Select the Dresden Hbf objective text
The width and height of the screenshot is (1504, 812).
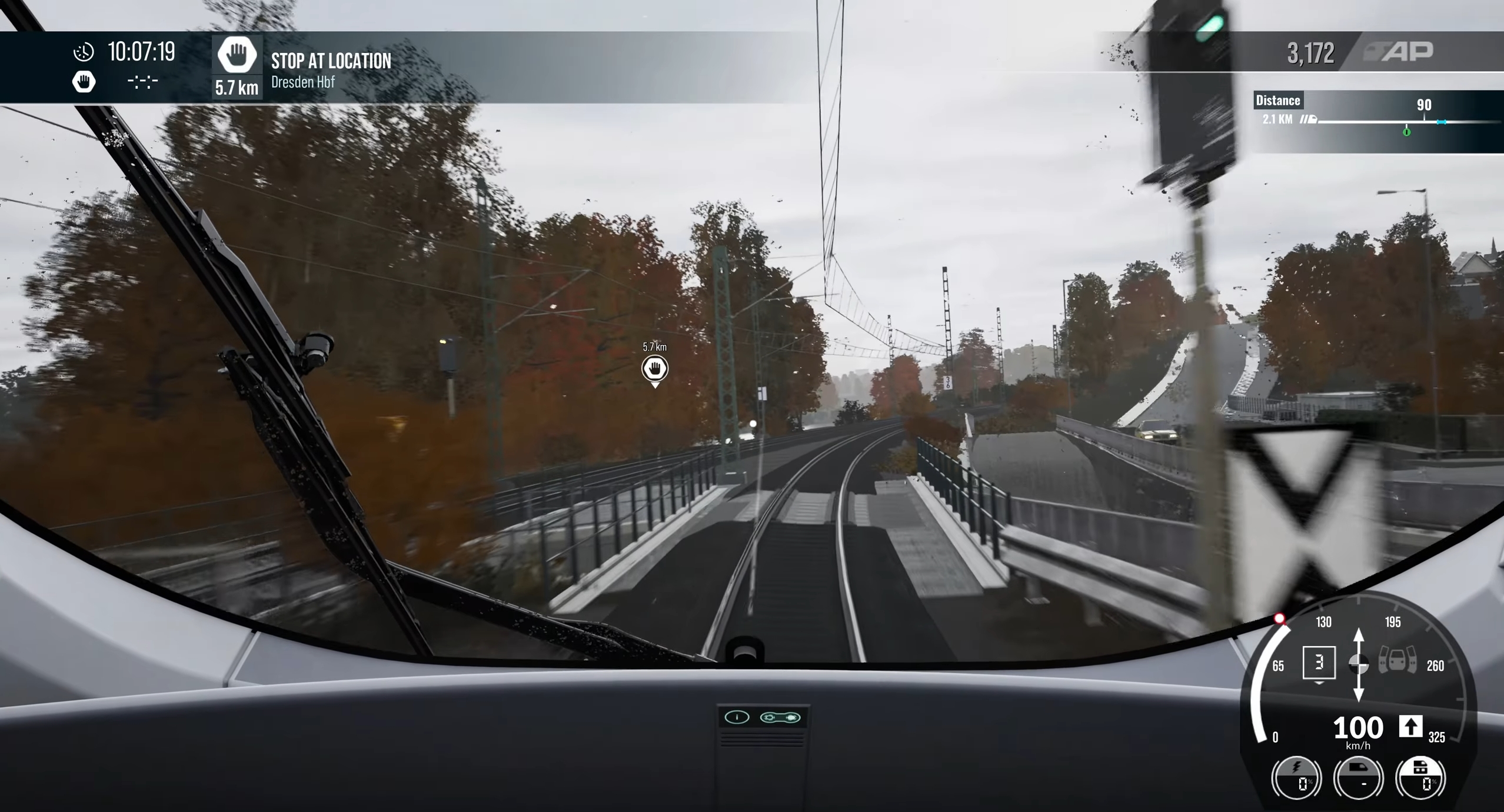coord(302,82)
